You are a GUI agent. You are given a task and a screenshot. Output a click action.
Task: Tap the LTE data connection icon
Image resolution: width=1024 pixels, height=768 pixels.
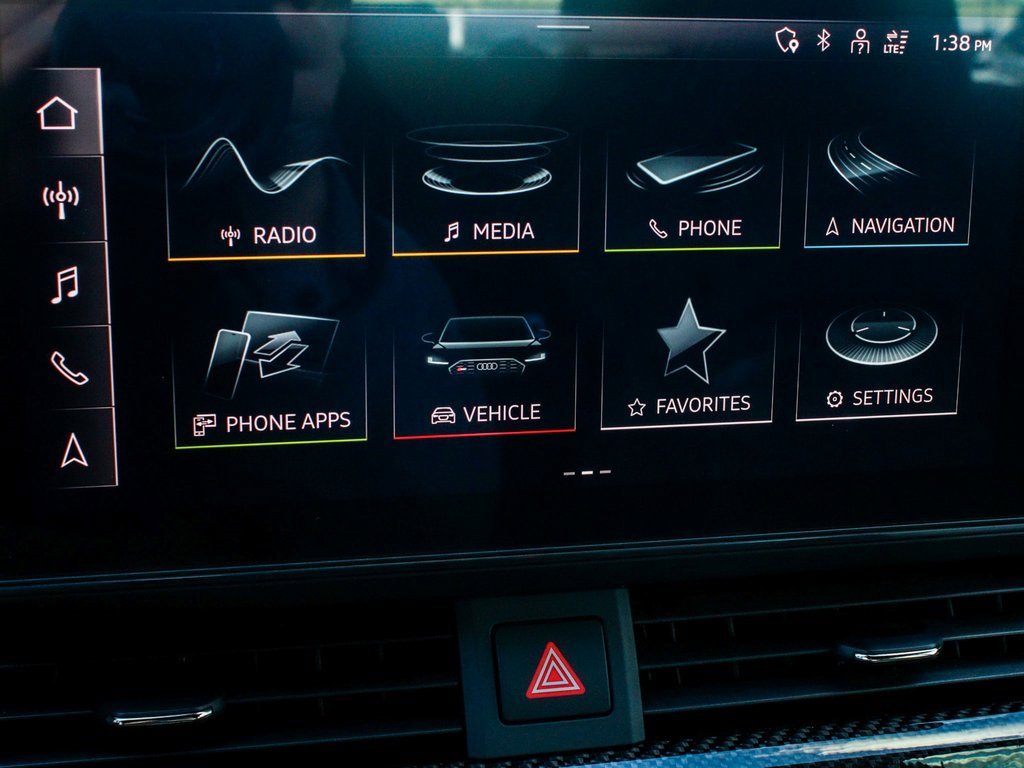895,42
